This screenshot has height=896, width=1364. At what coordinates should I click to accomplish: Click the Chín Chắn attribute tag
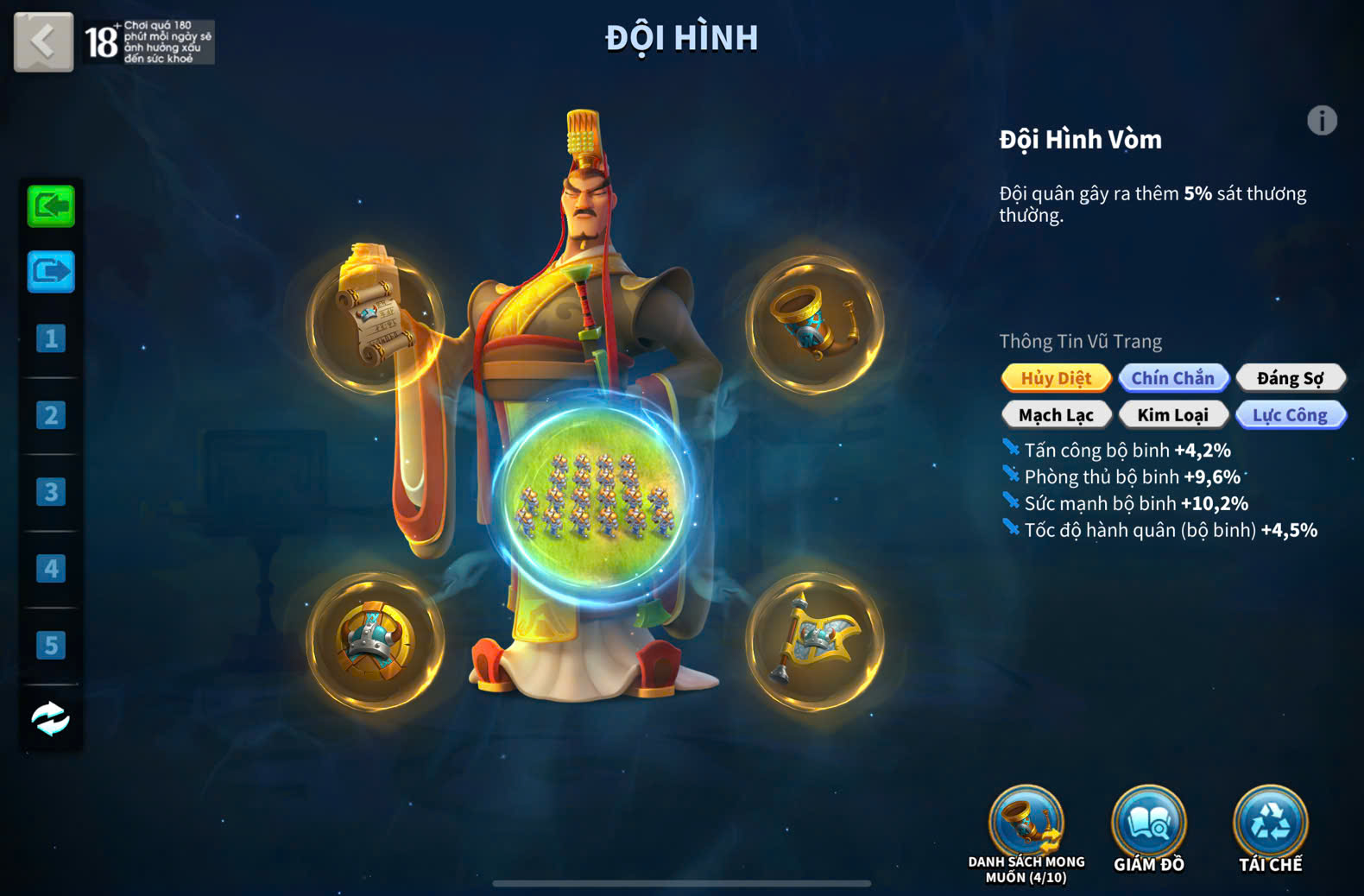(1172, 378)
